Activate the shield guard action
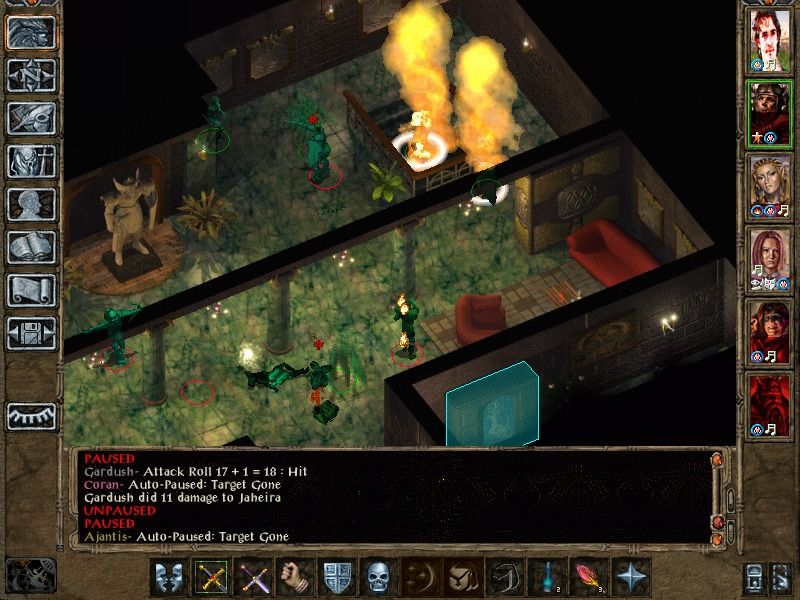 click(337, 577)
